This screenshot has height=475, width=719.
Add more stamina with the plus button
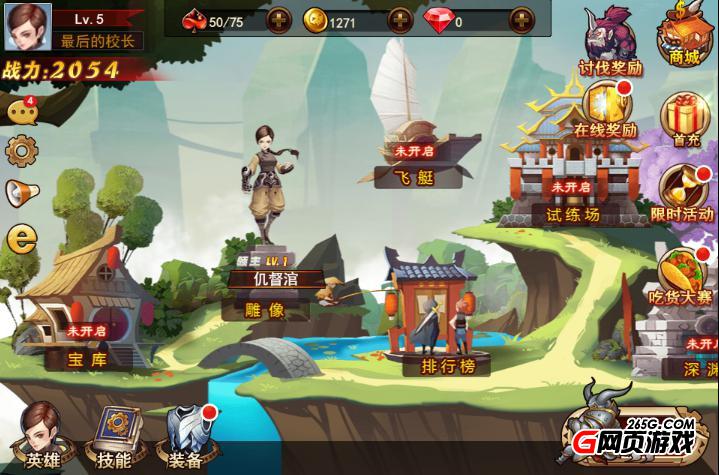(x=277, y=20)
